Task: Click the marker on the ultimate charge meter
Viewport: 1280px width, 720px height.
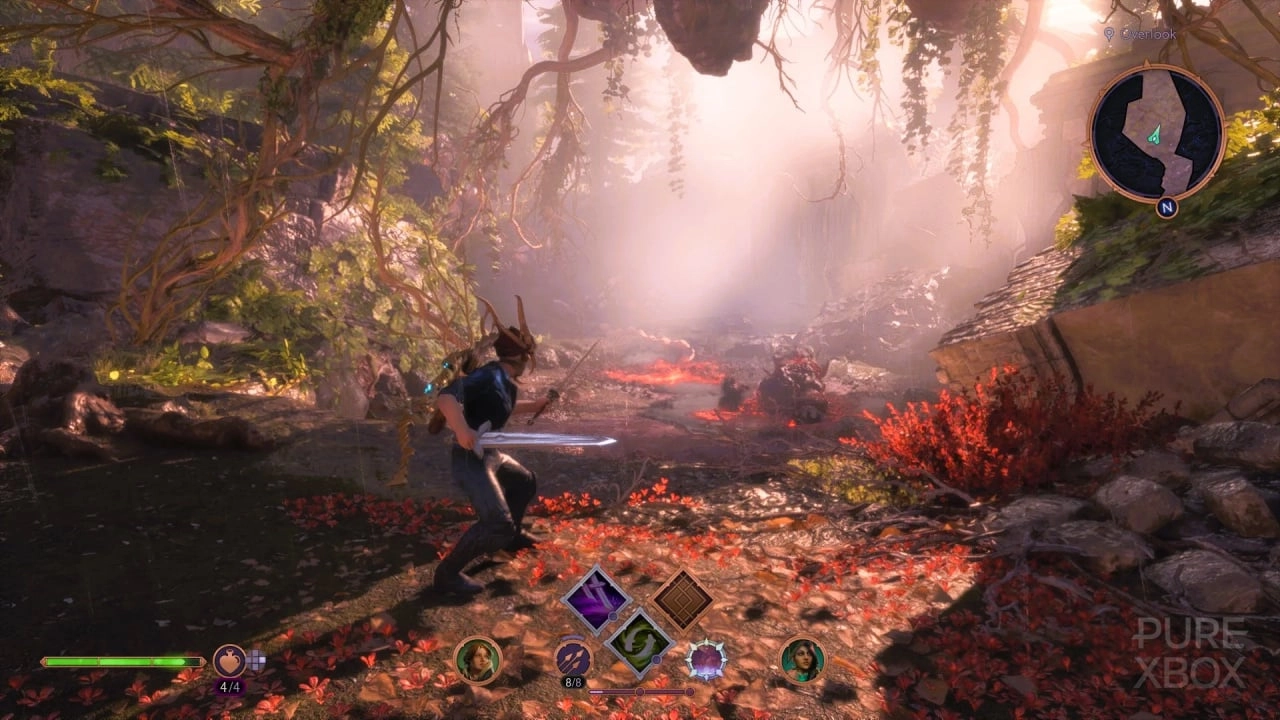Action: (x=640, y=691)
